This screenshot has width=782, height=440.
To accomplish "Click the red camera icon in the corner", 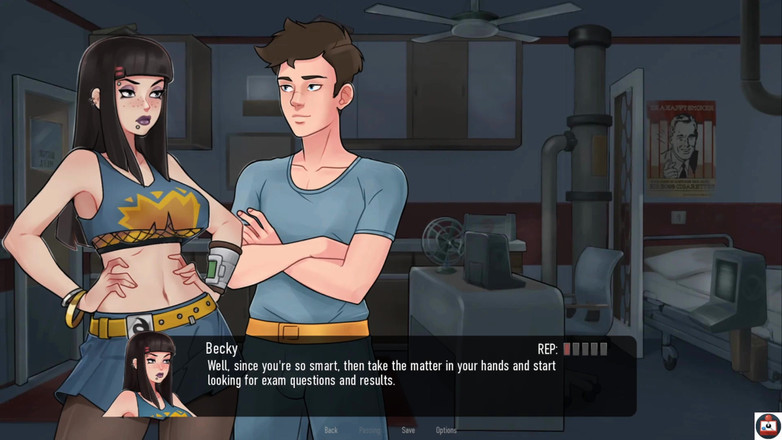I will point(767,425).
